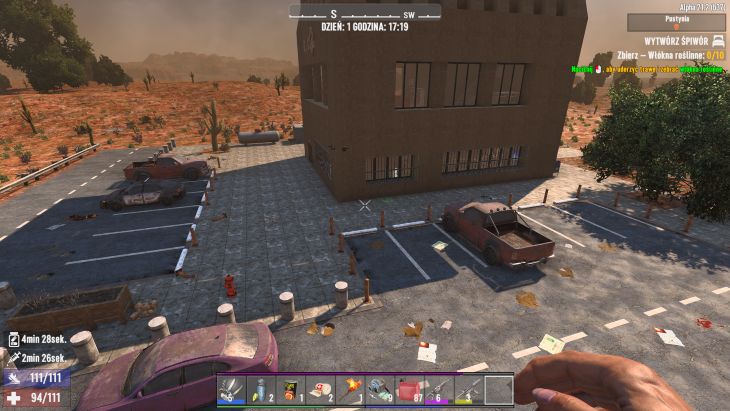The width and height of the screenshot is (730, 411).
Task: Select the water bottle hotbar slot
Action: click(x=261, y=388)
